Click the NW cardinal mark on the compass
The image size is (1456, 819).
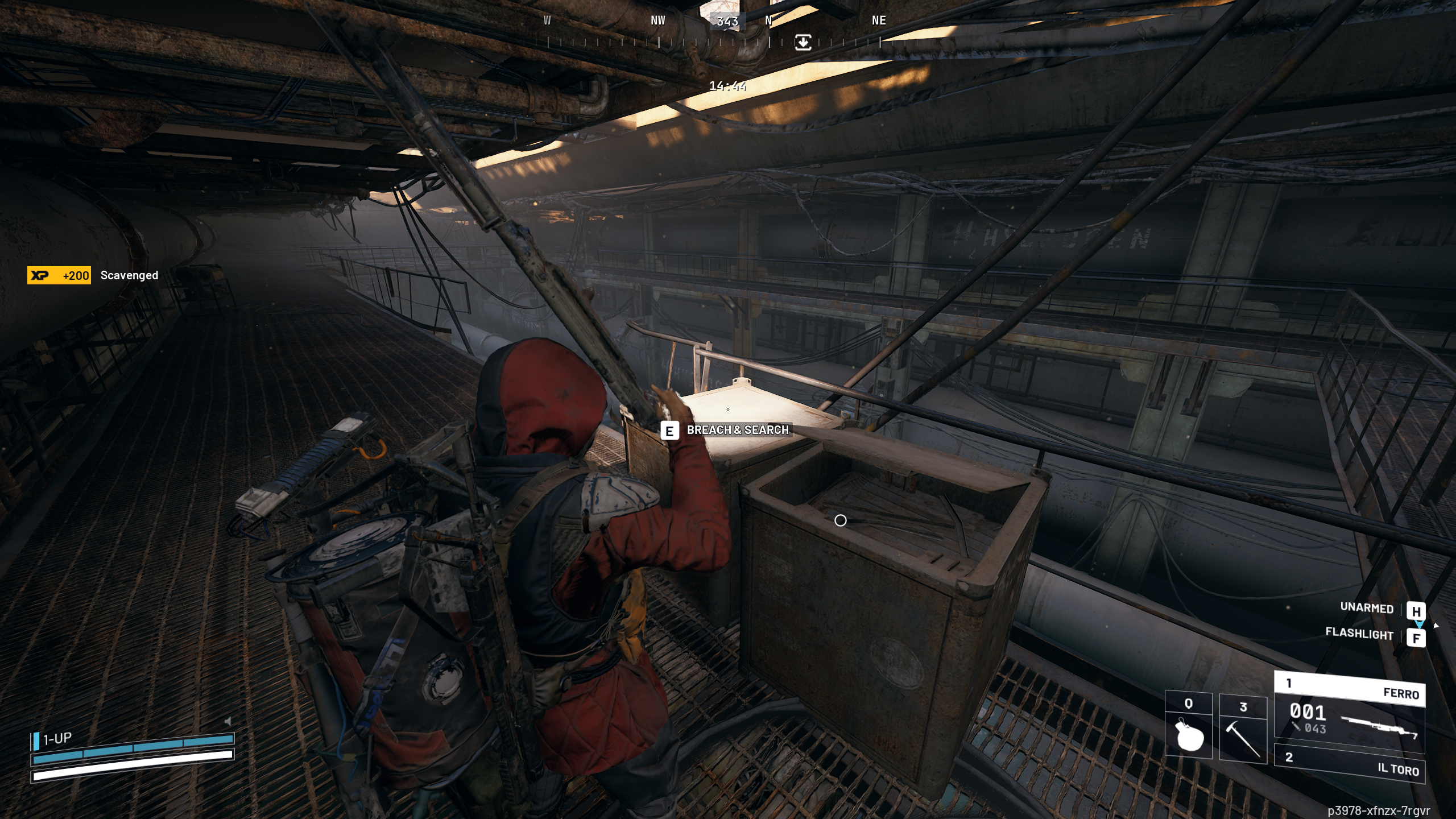pyautogui.click(x=657, y=20)
